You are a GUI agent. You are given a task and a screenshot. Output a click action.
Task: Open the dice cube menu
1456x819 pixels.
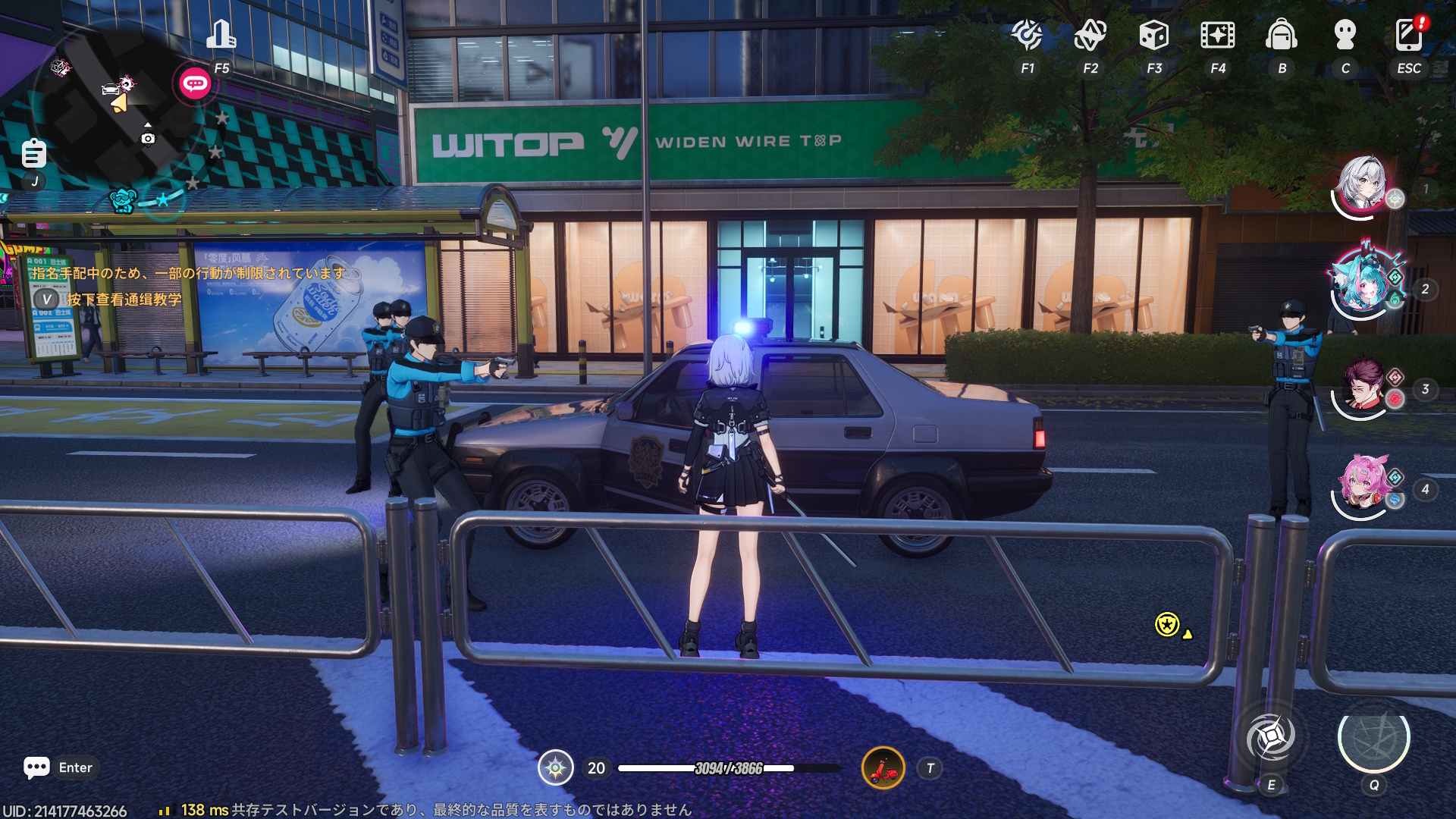1153,35
